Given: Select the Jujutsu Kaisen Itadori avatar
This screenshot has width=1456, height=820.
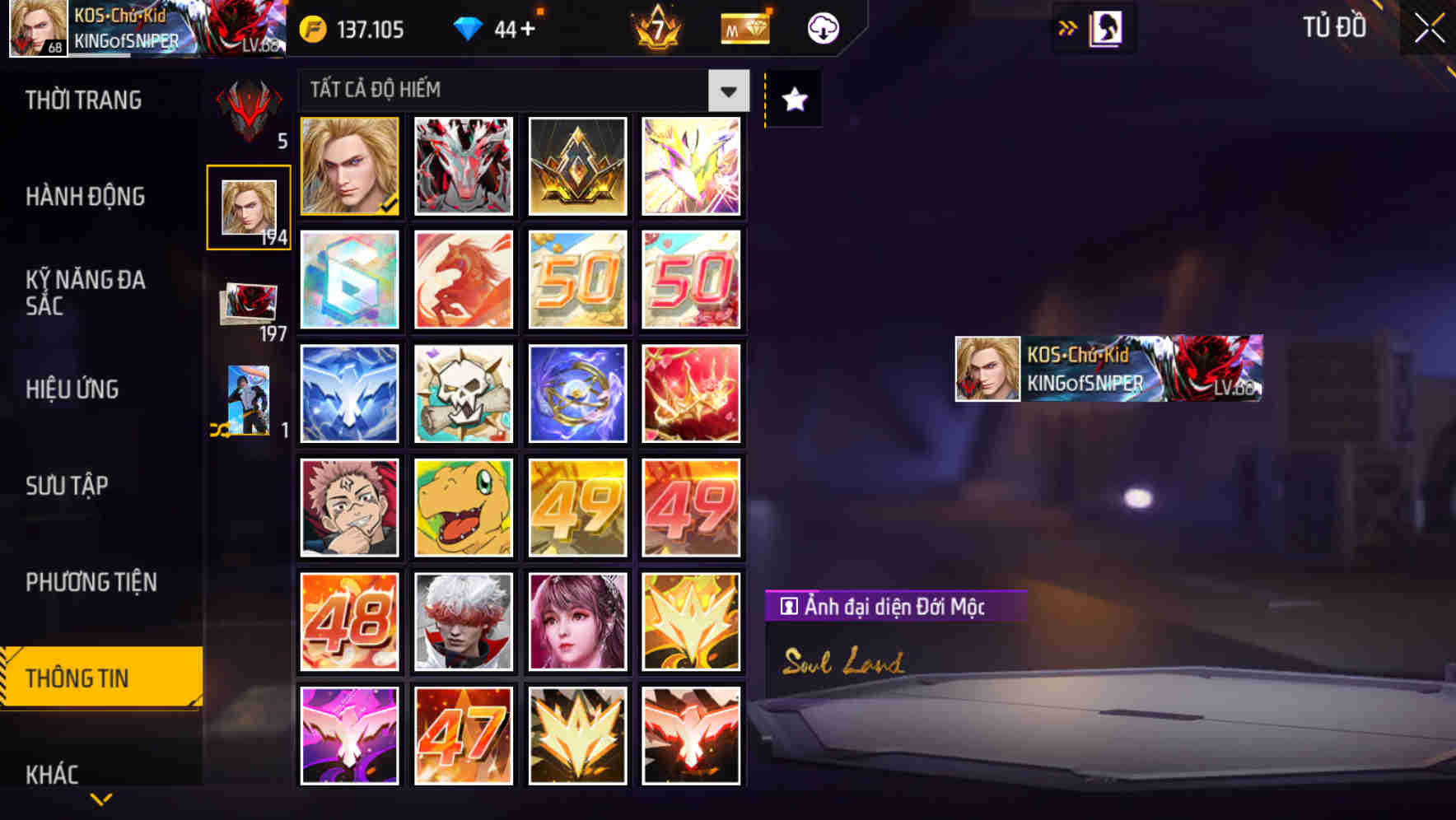Looking at the screenshot, I should point(348,506).
